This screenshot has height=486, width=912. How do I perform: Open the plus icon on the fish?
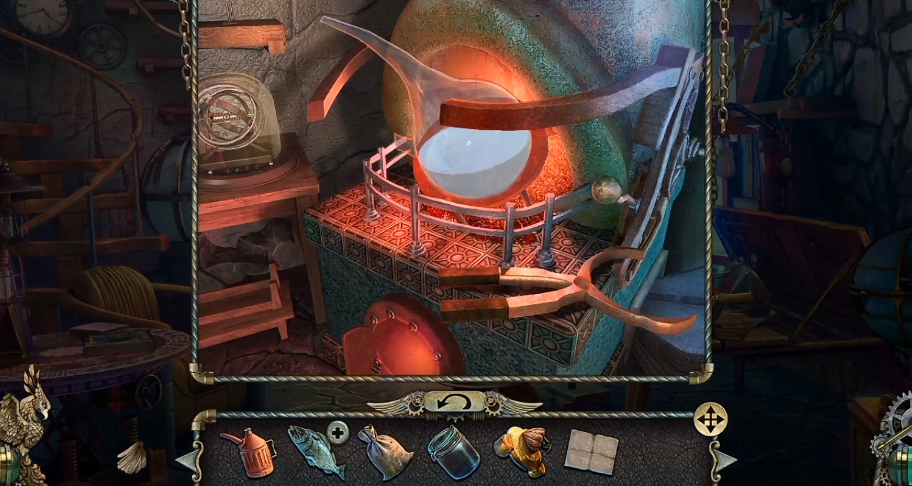point(339,433)
